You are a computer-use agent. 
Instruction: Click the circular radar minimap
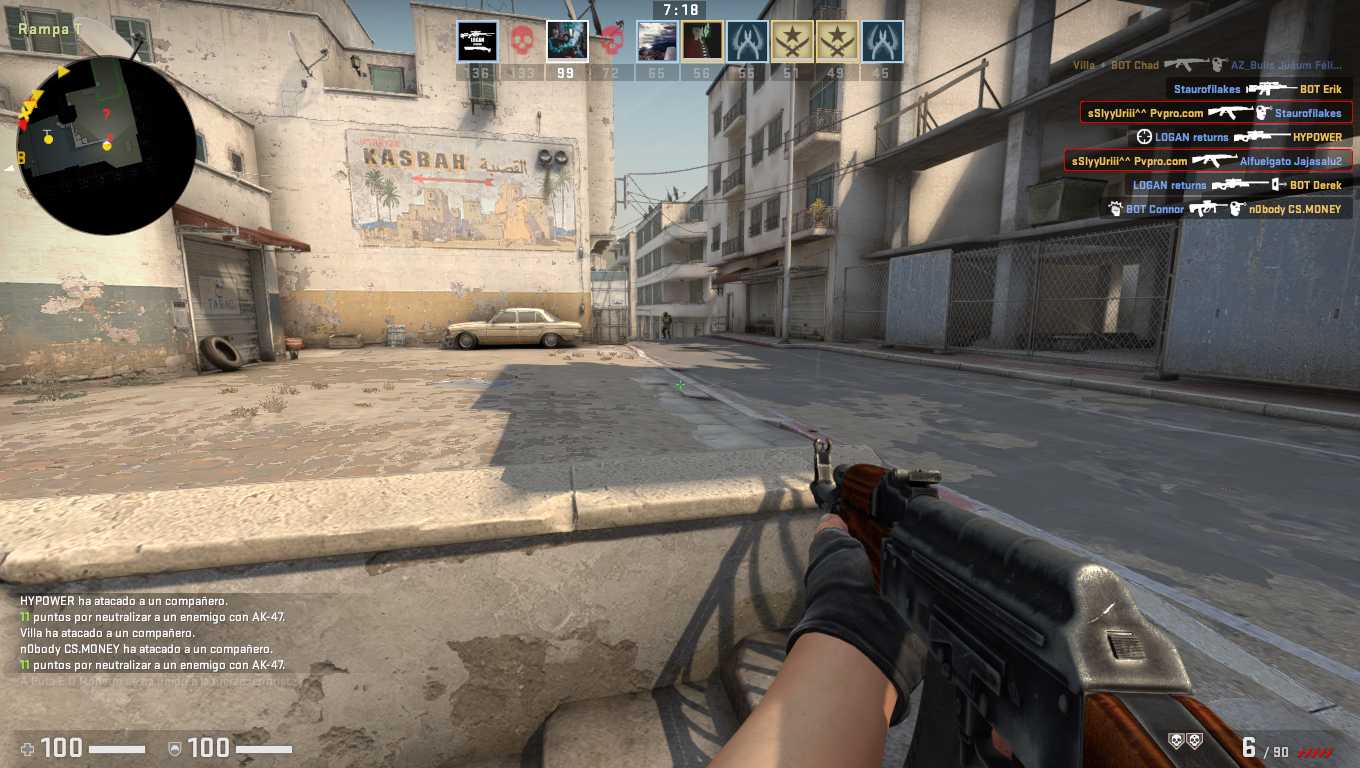click(105, 145)
